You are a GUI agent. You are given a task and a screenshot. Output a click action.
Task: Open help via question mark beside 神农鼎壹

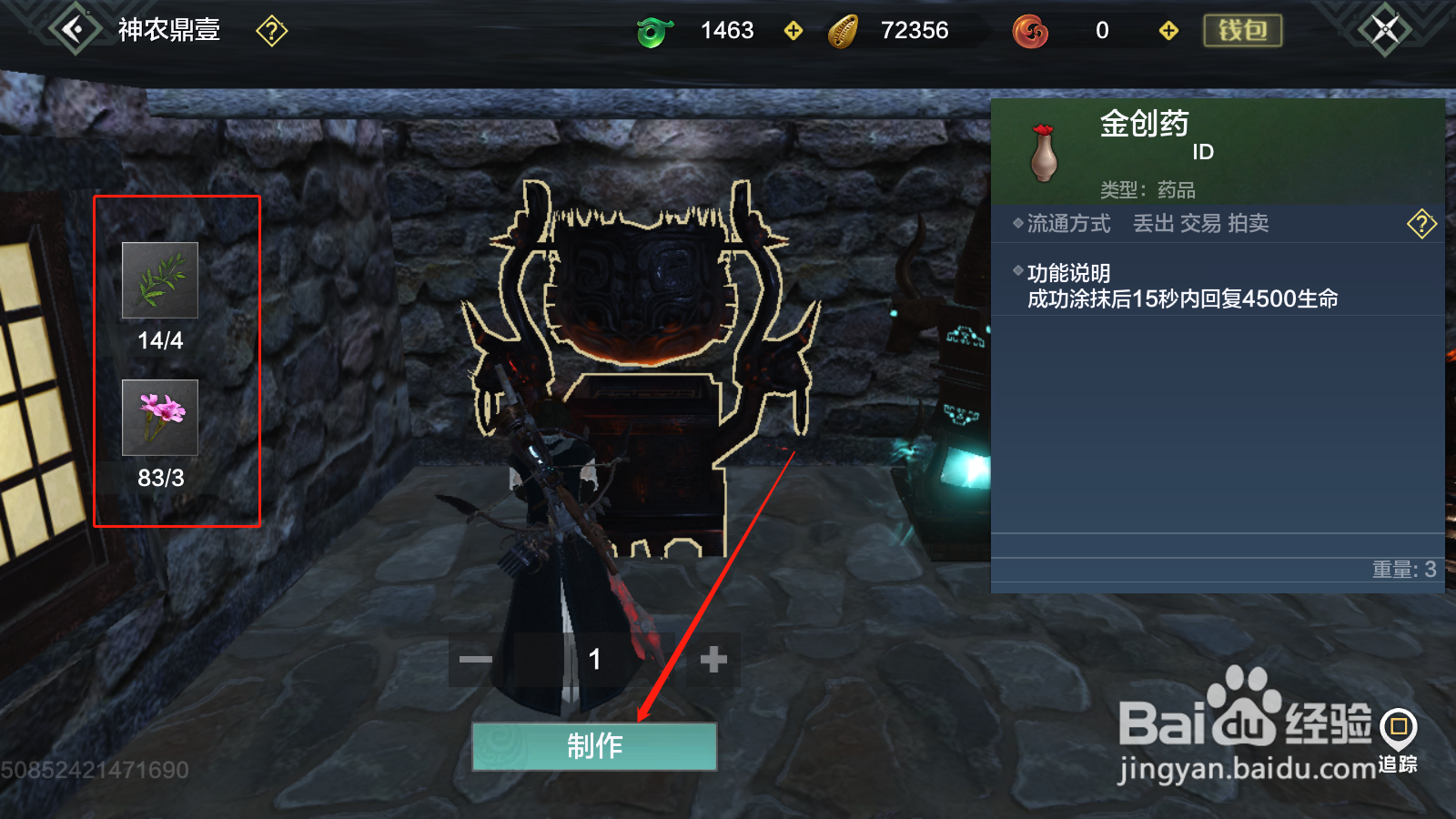[x=270, y=31]
